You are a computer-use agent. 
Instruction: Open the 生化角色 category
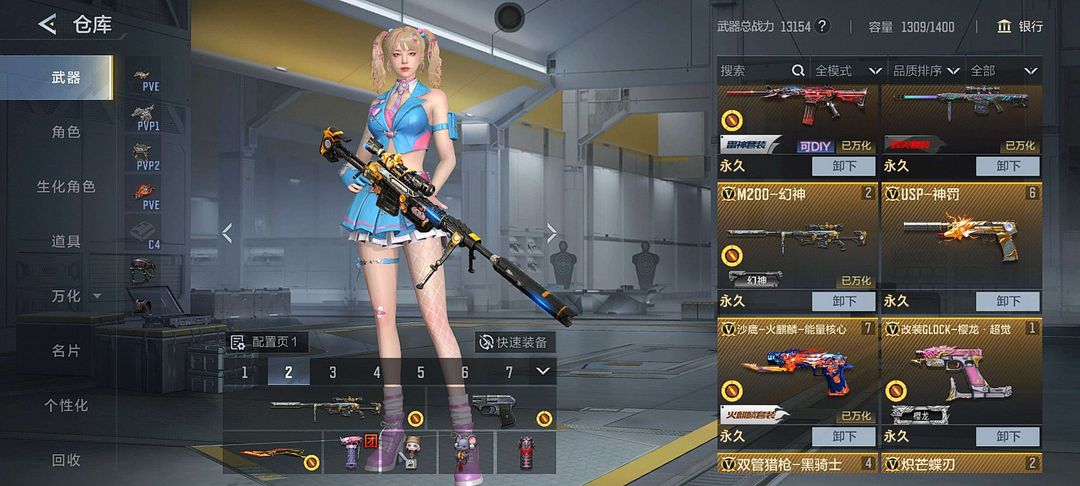point(66,187)
